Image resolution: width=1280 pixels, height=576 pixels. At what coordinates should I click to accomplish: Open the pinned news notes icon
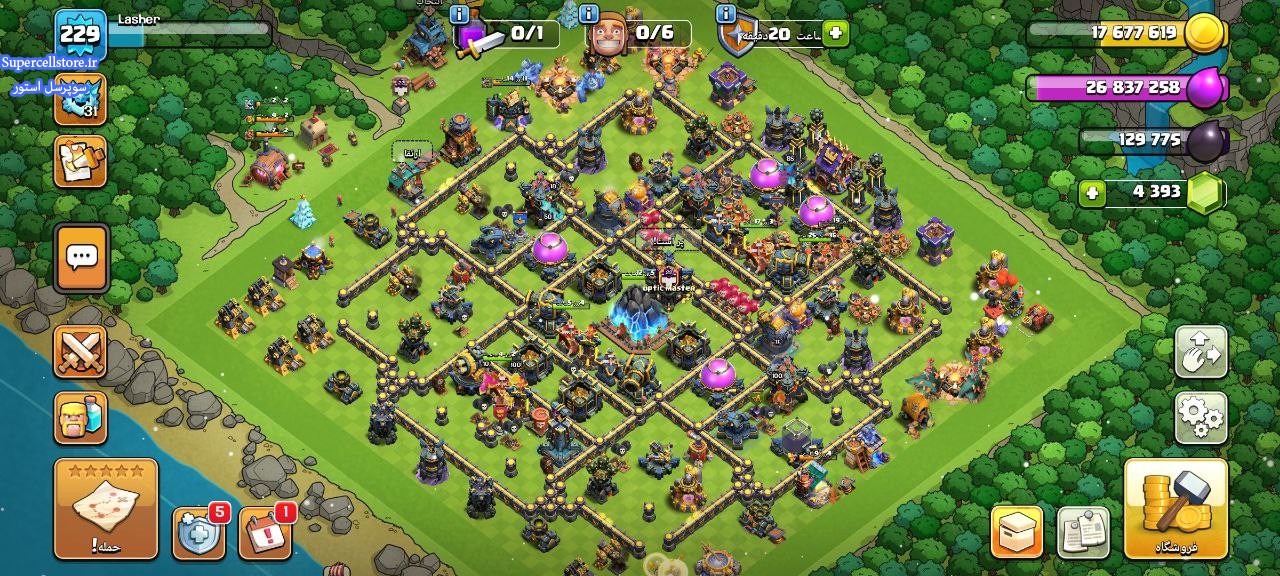1083,531
